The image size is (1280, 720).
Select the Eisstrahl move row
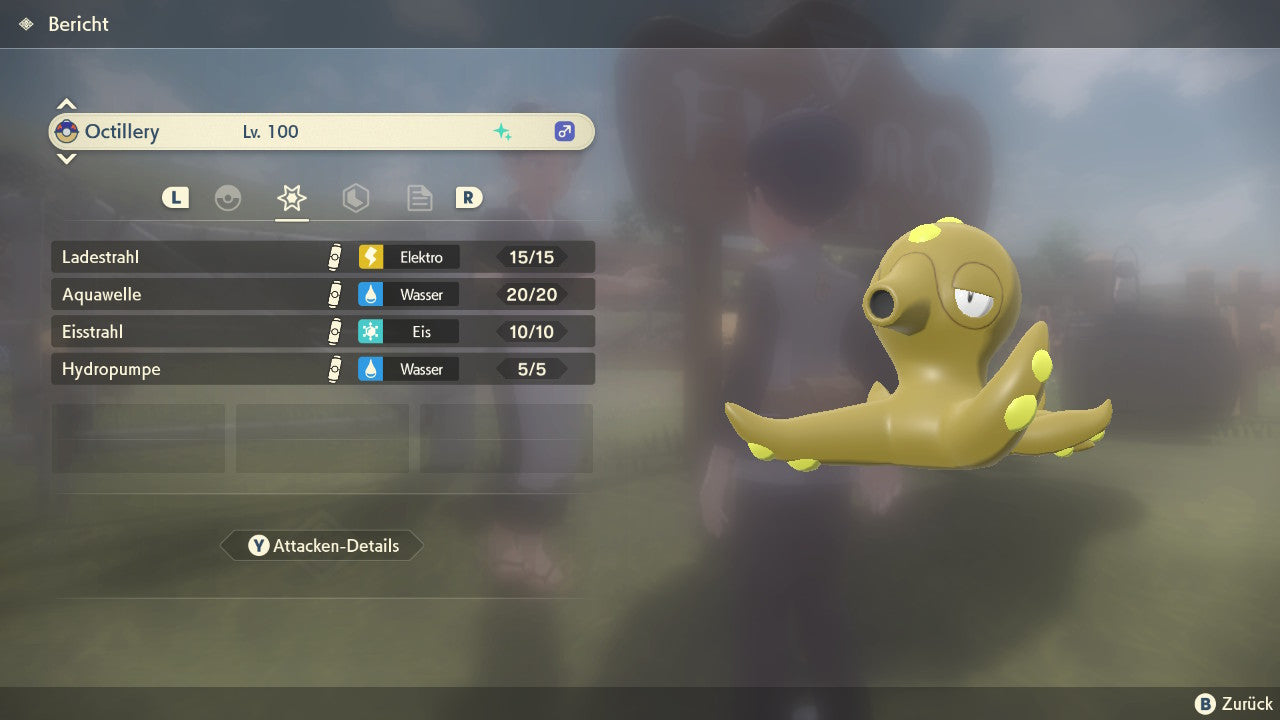click(x=322, y=331)
